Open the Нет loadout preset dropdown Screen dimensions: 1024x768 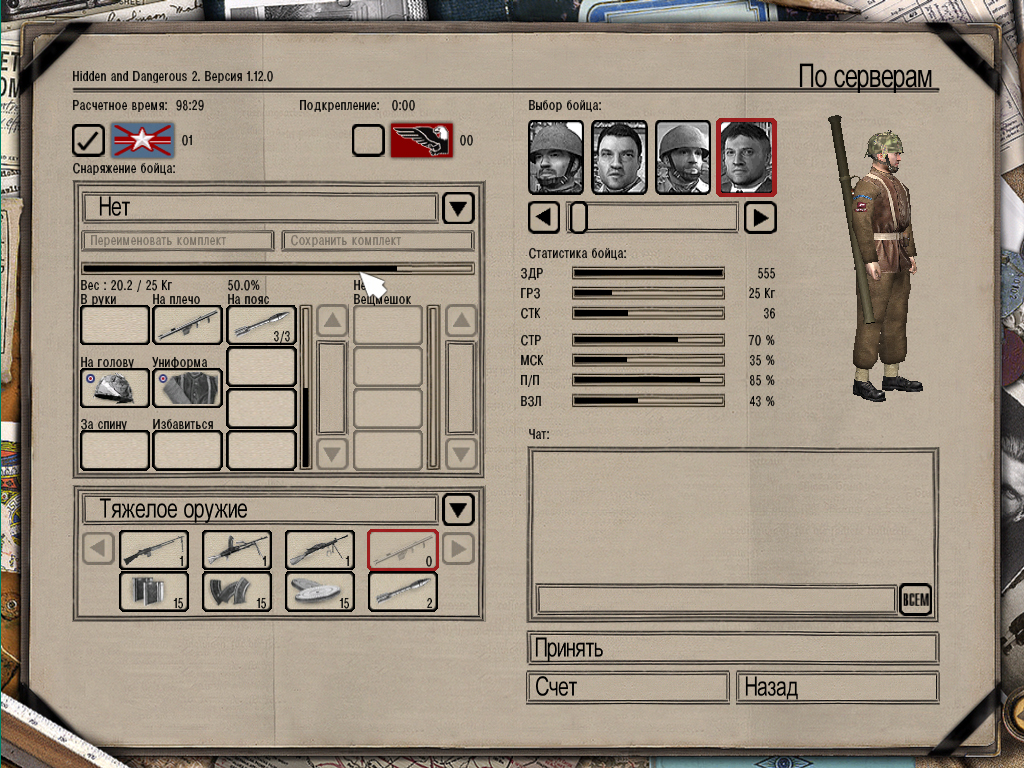tap(458, 208)
